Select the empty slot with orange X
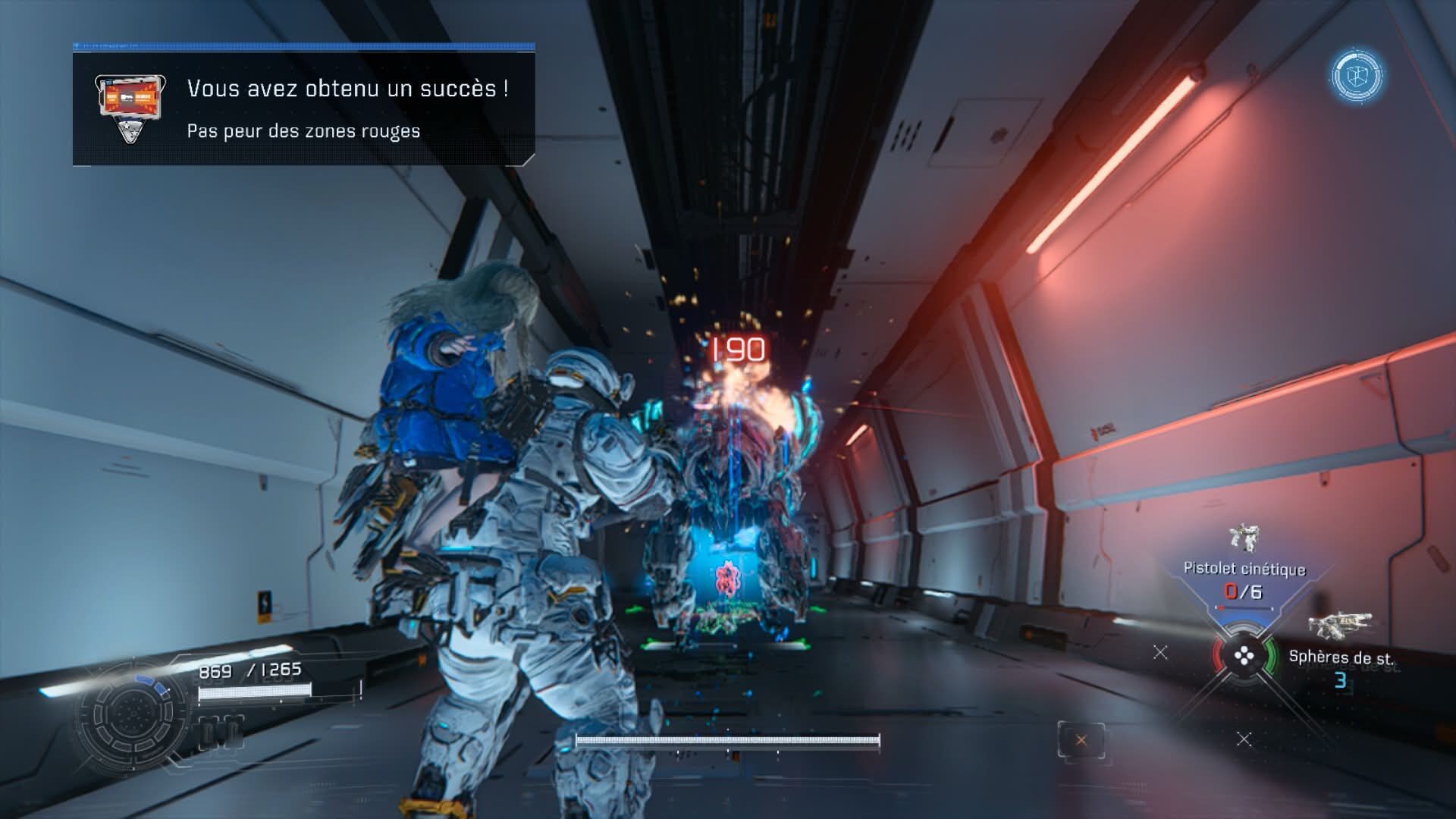The width and height of the screenshot is (1456, 819). (x=1081, y=740)
